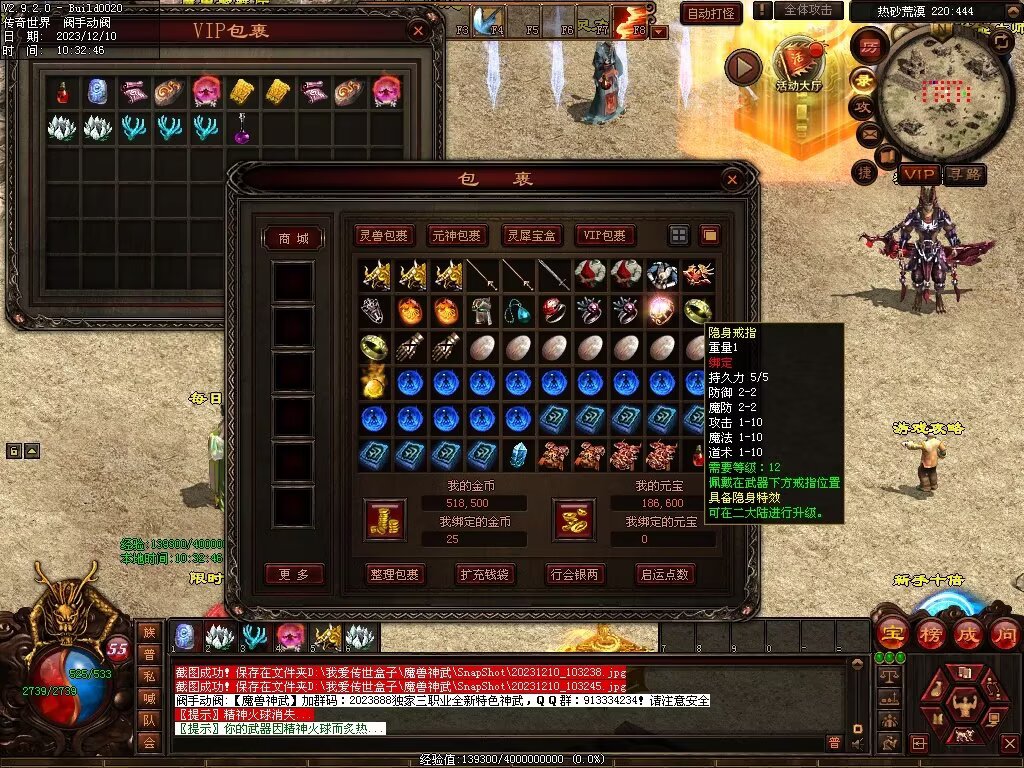Click the 寻路 pathfinding button
Image resolution: width=1024 pixels, height=768 pixels.
tap(964, 174)
